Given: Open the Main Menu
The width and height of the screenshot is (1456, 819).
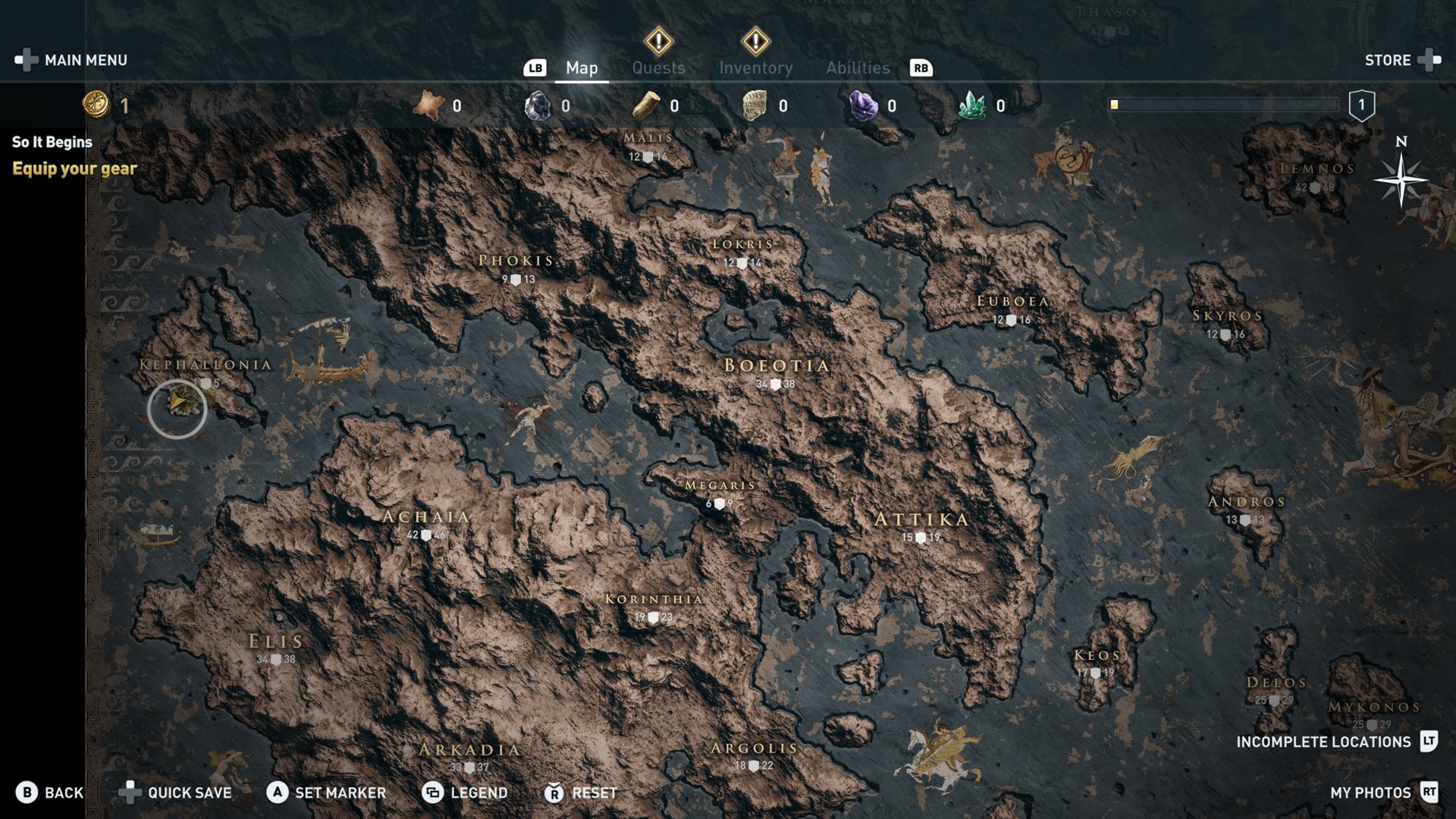Looking at the screenshot, I should coord(72,60).
